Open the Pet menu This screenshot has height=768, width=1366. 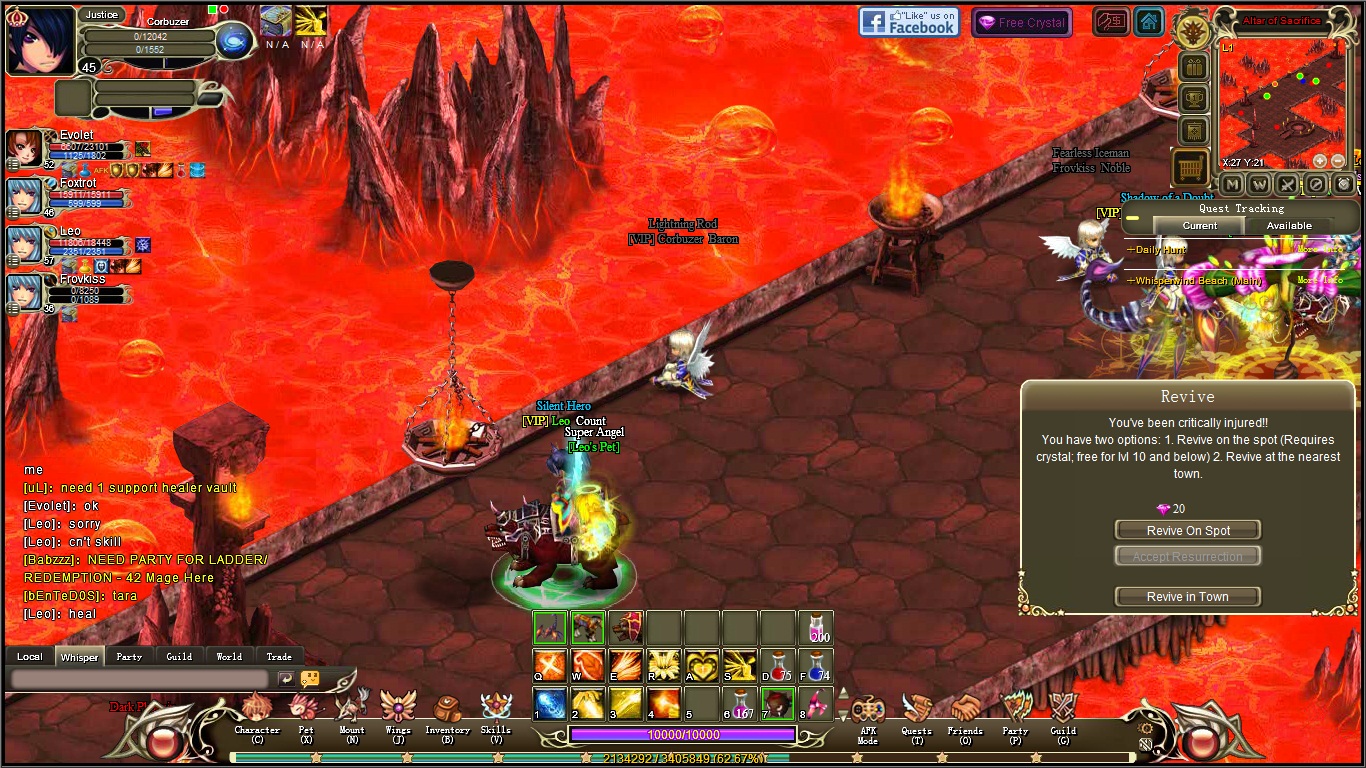(305, 712)
